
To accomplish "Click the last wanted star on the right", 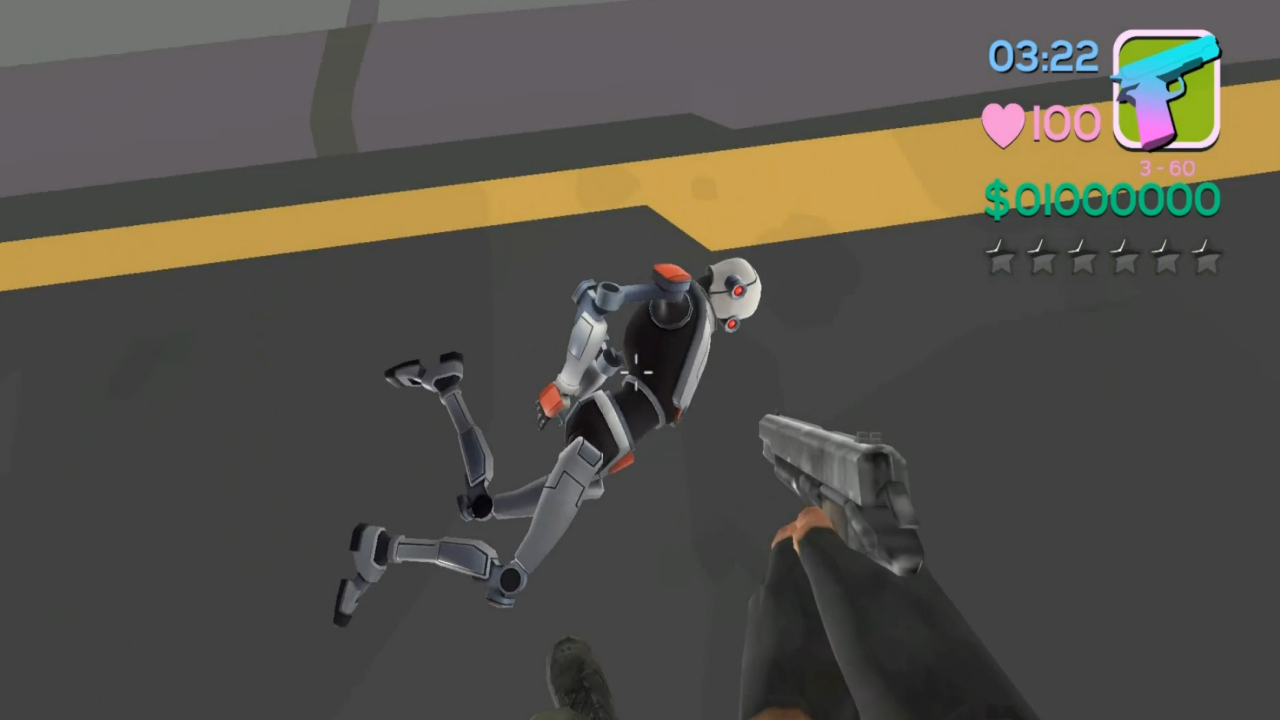I will (1206, 259).
